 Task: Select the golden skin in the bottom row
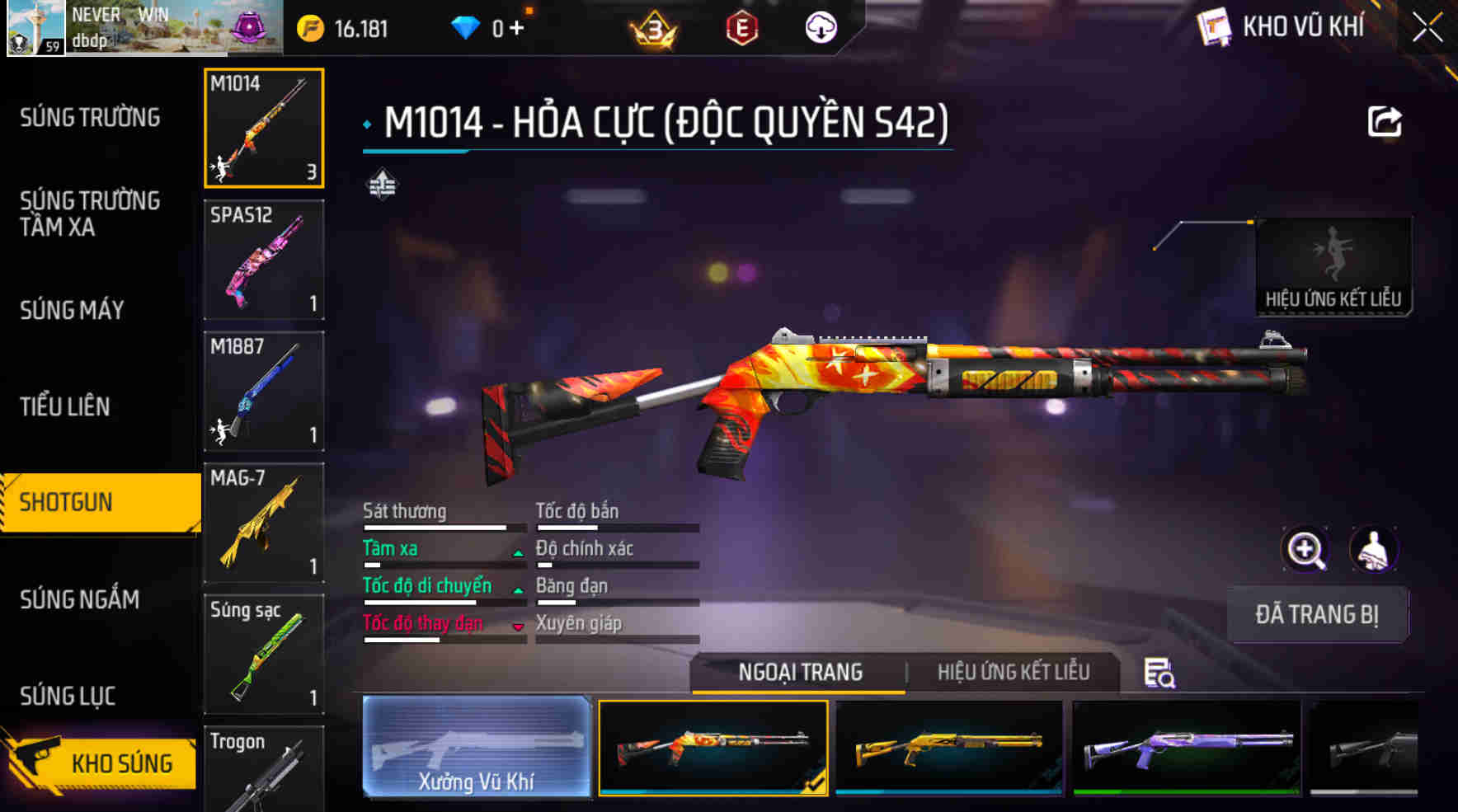point(948,752)
